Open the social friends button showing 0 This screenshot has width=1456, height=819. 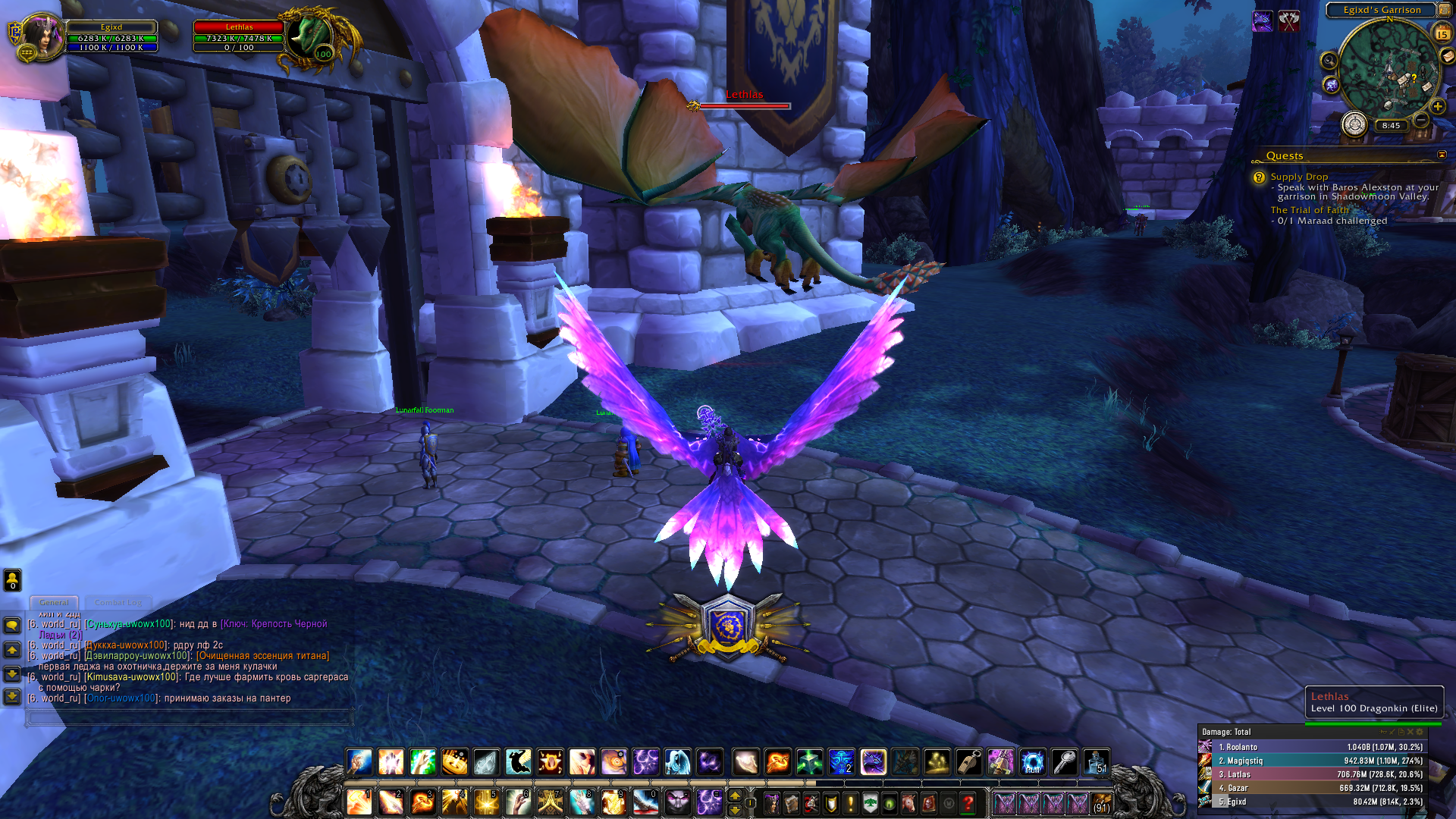pos(12,580)
